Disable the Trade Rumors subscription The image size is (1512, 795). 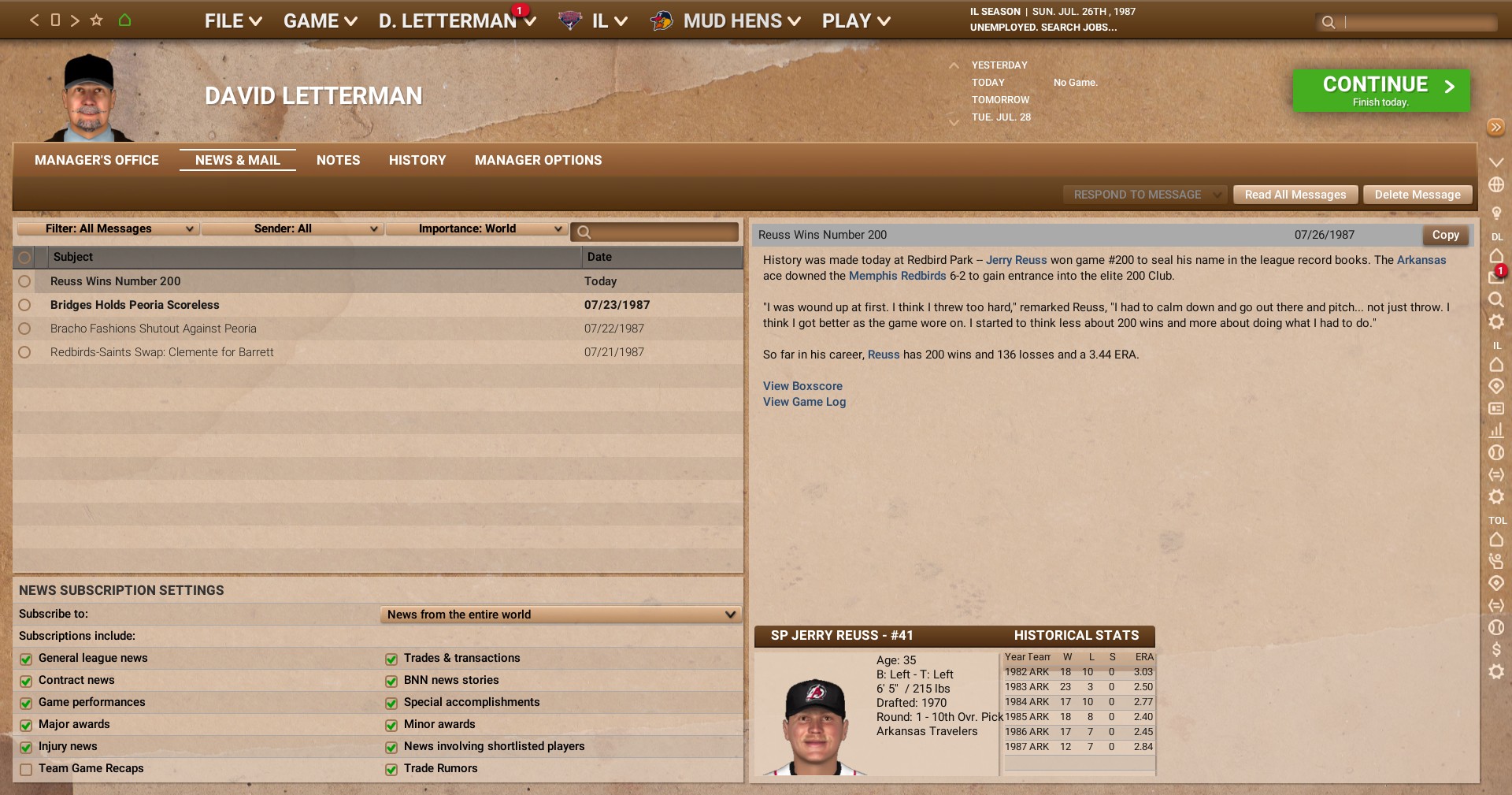[391, 769]
